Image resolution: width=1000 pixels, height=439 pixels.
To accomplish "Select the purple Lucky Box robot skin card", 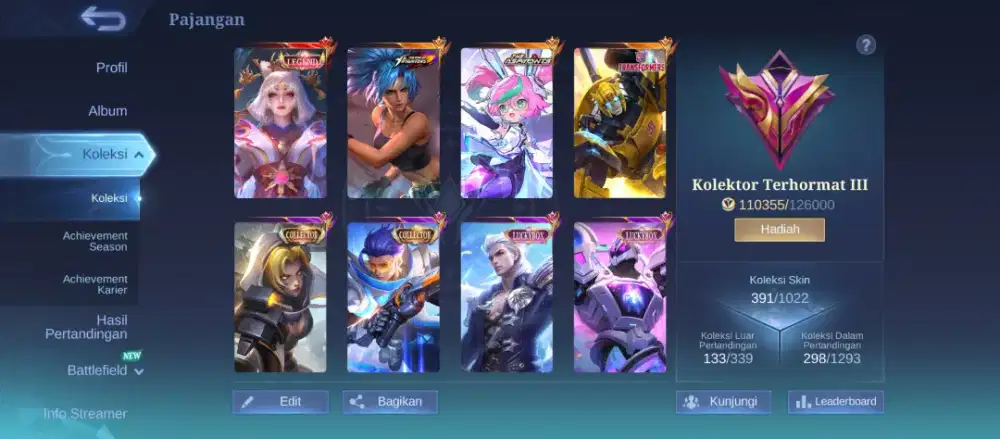I will (620, 297).
